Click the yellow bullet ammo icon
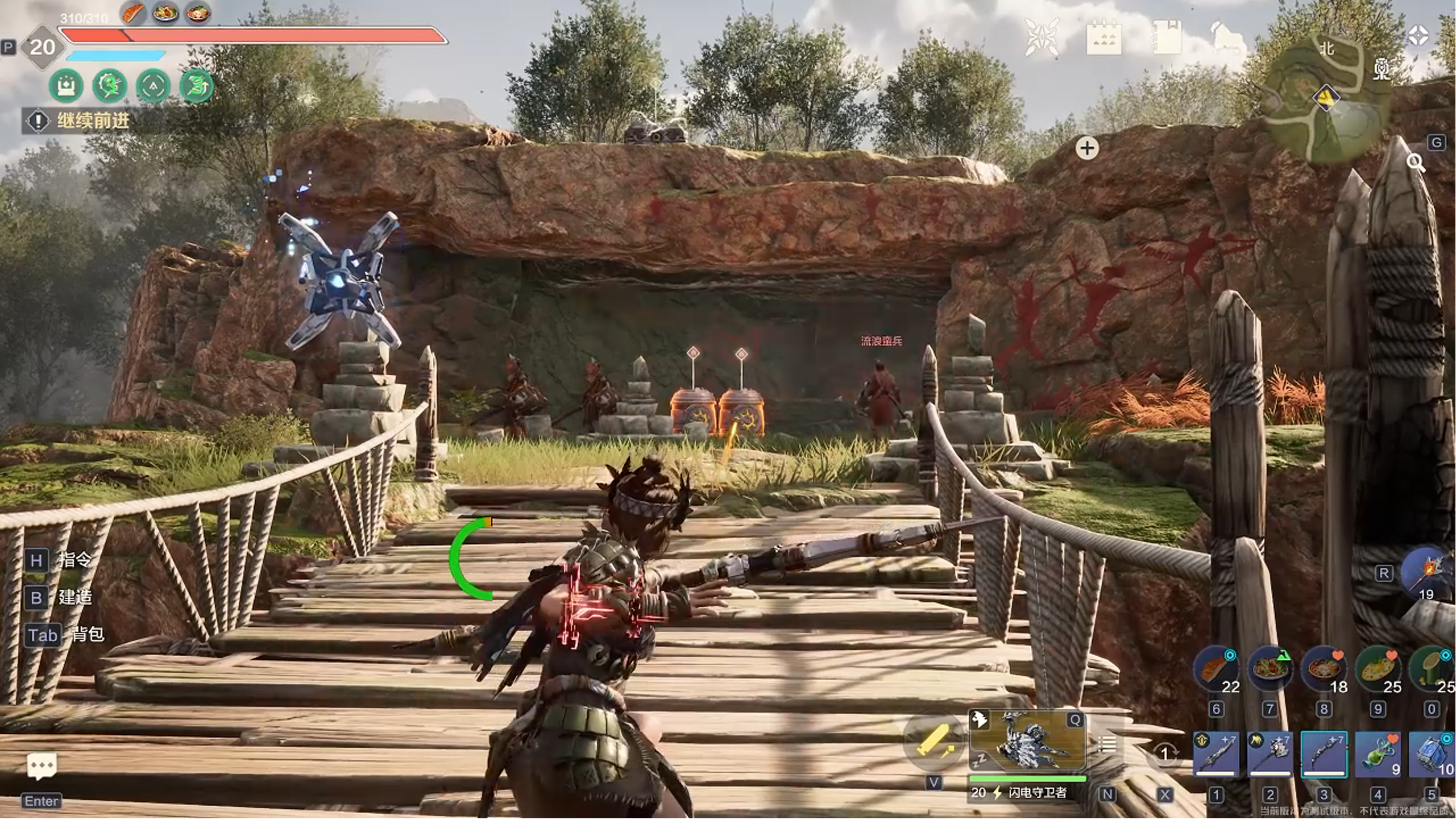The height and width of the screenshot is (820, 1456). (x=933, y=741)
